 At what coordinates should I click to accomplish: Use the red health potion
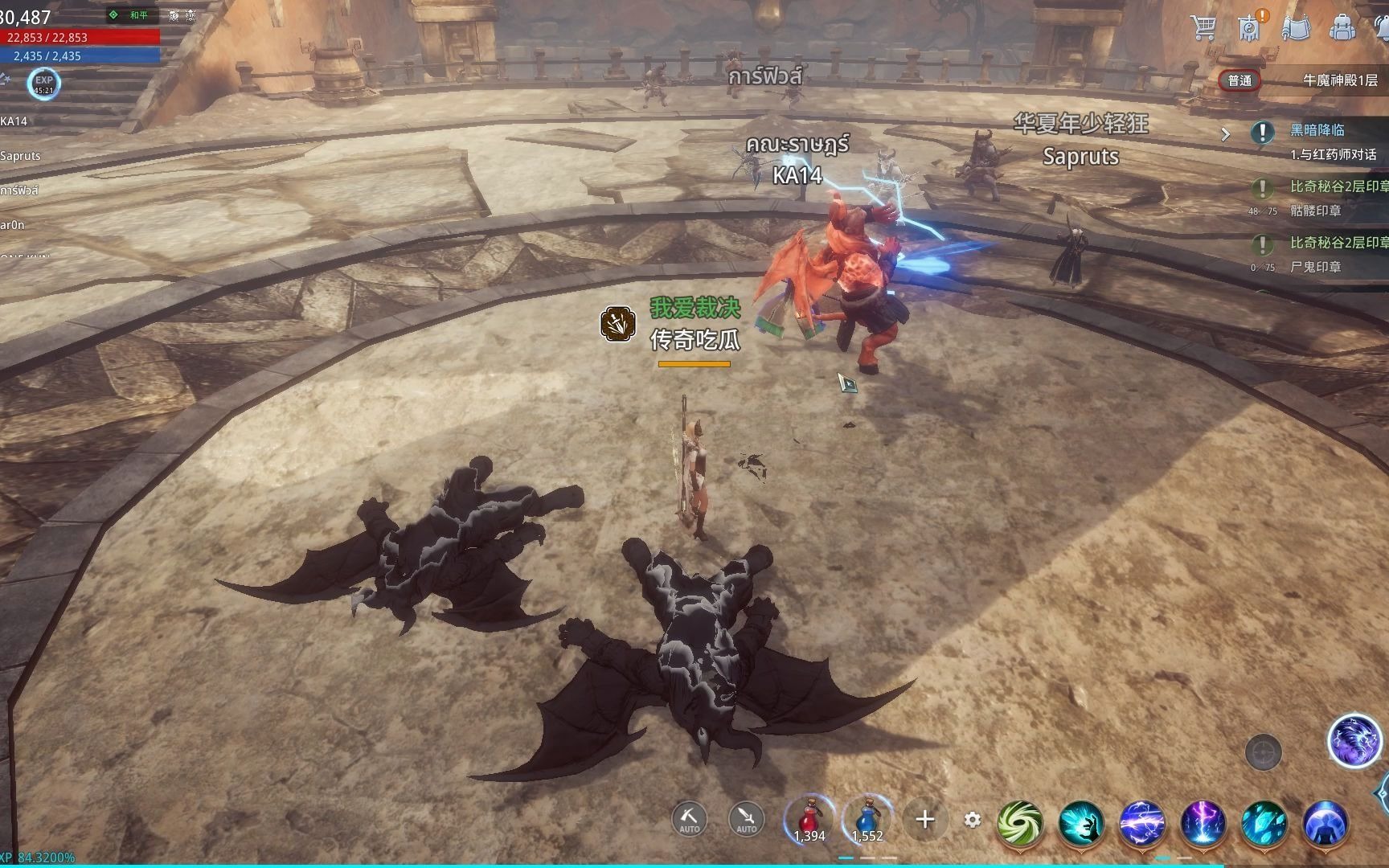point(809,820)
